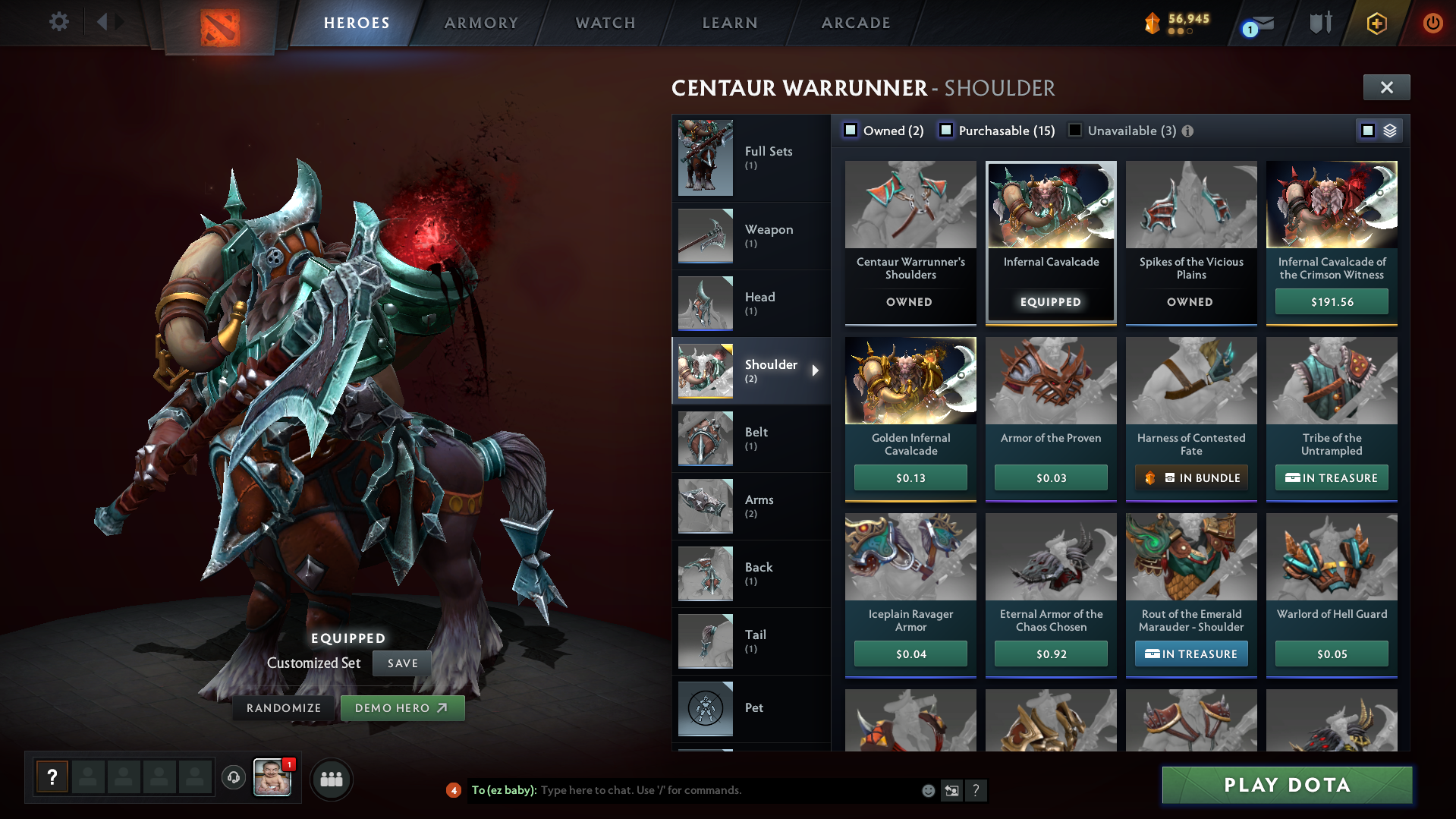This screenshot has height=819, width=1456.
Task: Toggle the Owned filter checkbox
Action: [x=851, y=131]
